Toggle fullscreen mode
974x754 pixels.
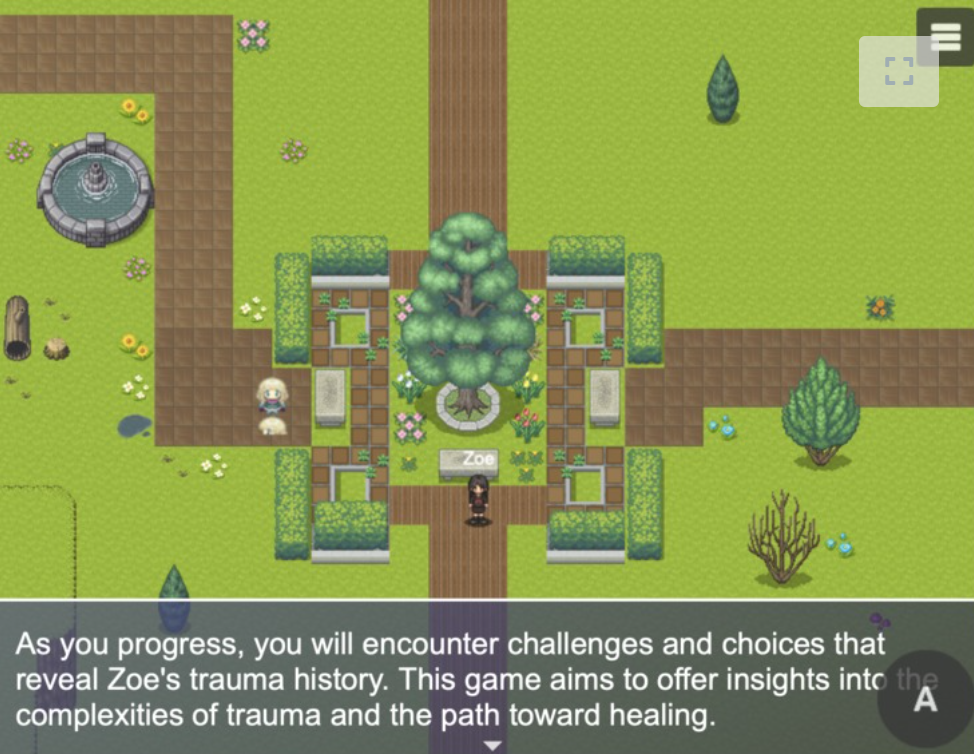pos(898,71)
